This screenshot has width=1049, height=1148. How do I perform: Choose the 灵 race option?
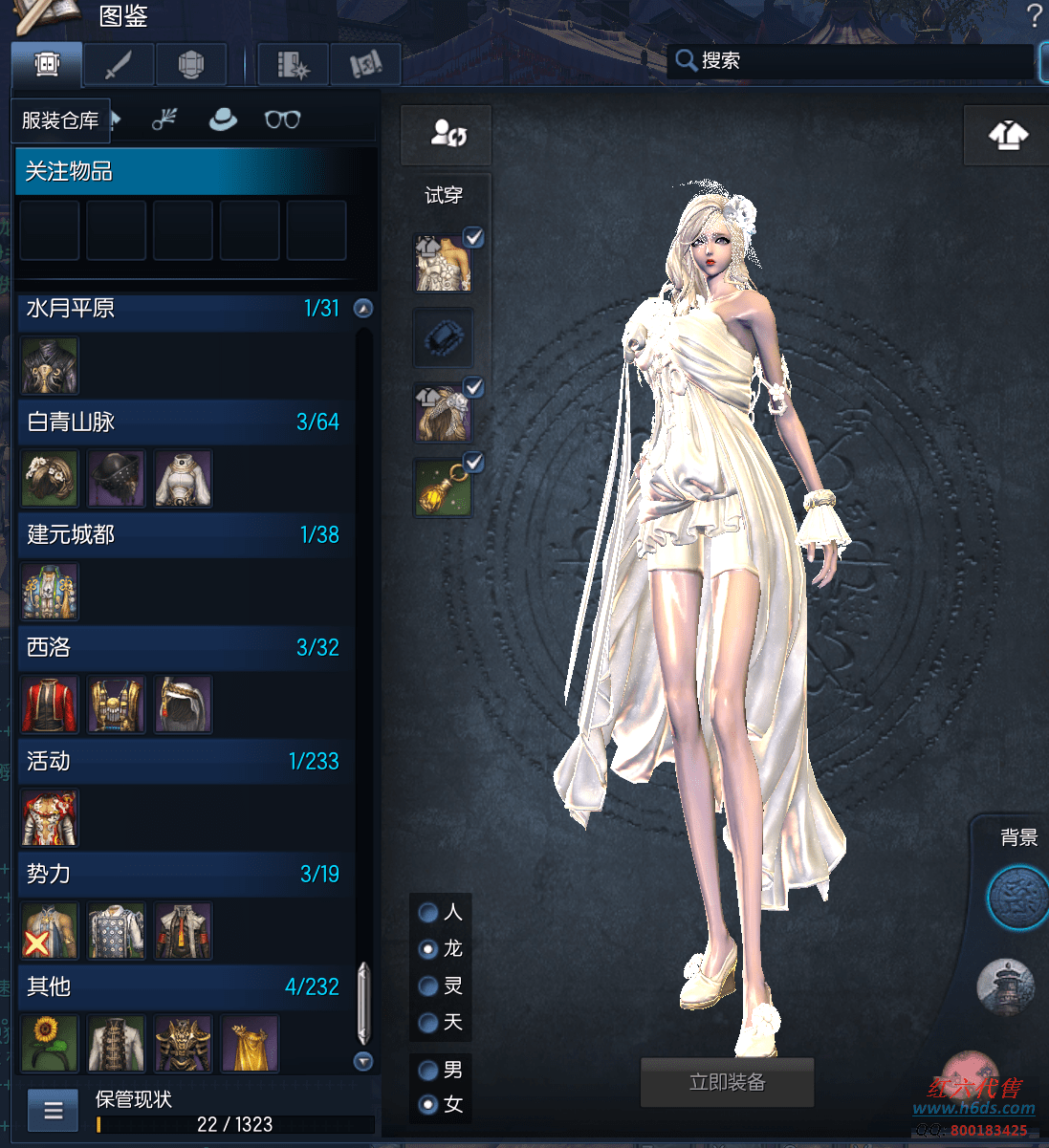coord(428,986)
